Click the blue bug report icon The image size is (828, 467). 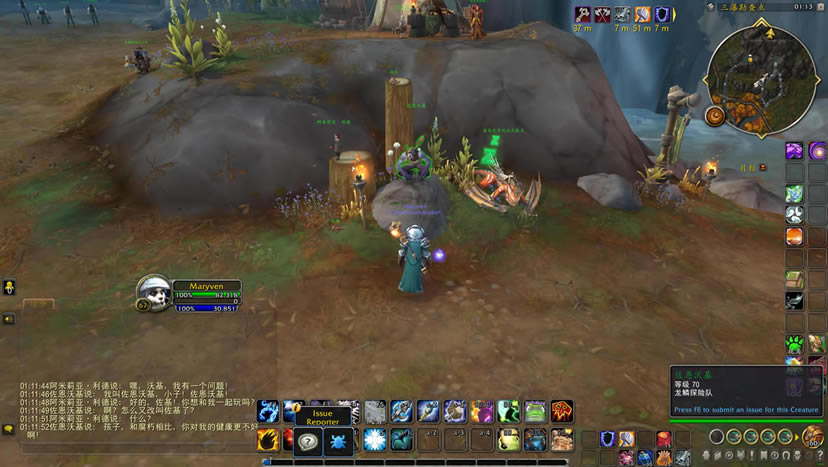tap(337, 440)
